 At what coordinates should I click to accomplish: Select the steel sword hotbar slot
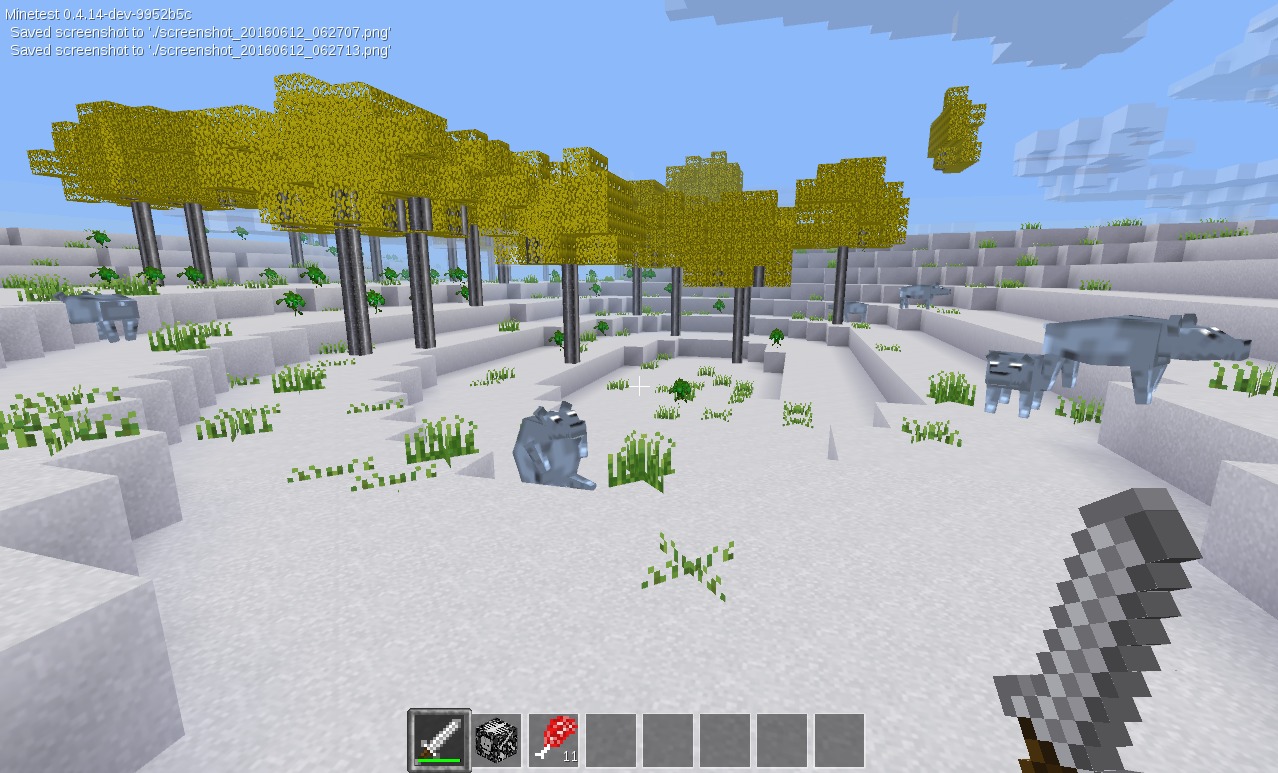coord(440,740)
